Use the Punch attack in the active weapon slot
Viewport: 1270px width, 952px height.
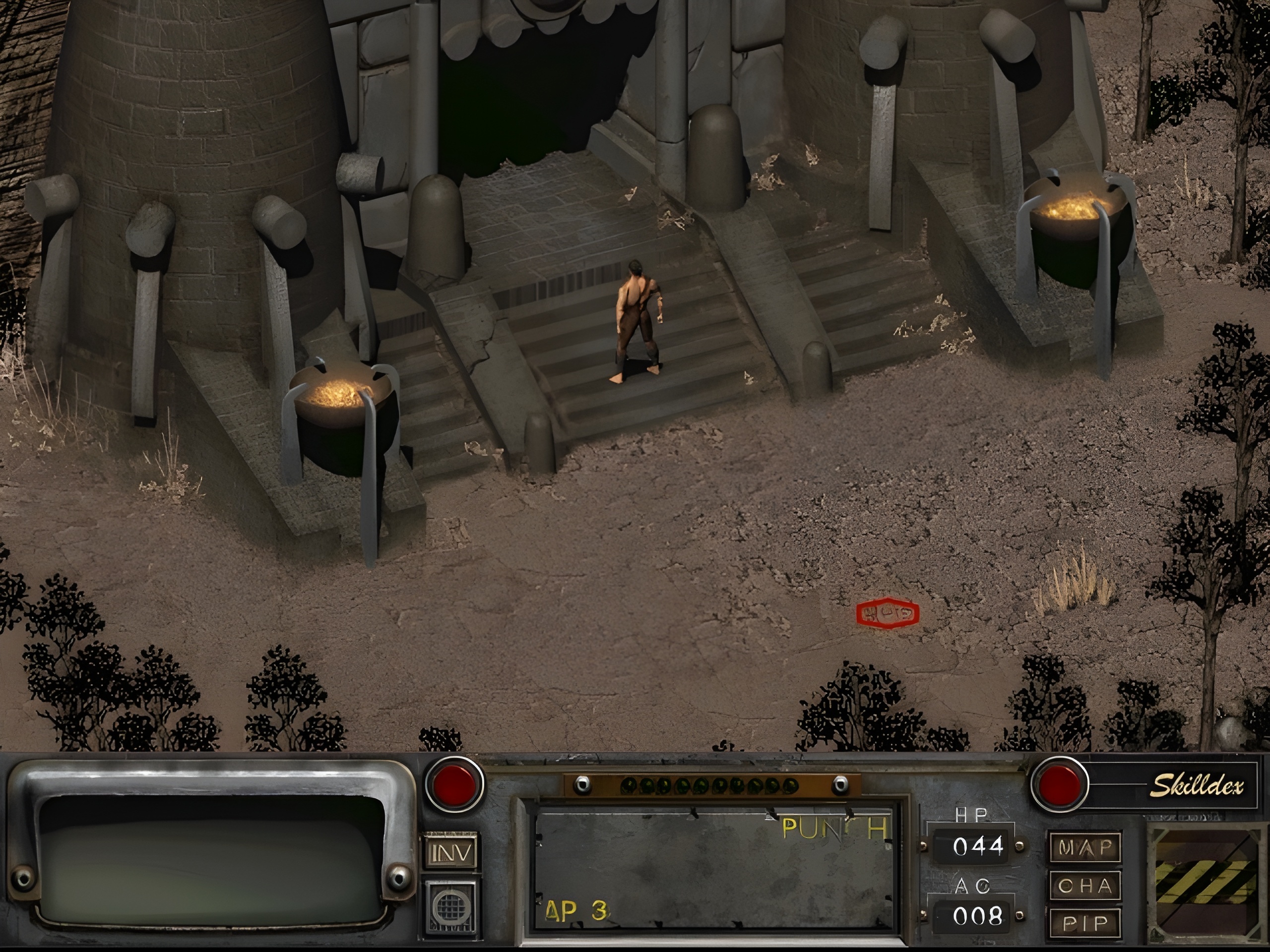pyautogui.click(x=713, y=871)
